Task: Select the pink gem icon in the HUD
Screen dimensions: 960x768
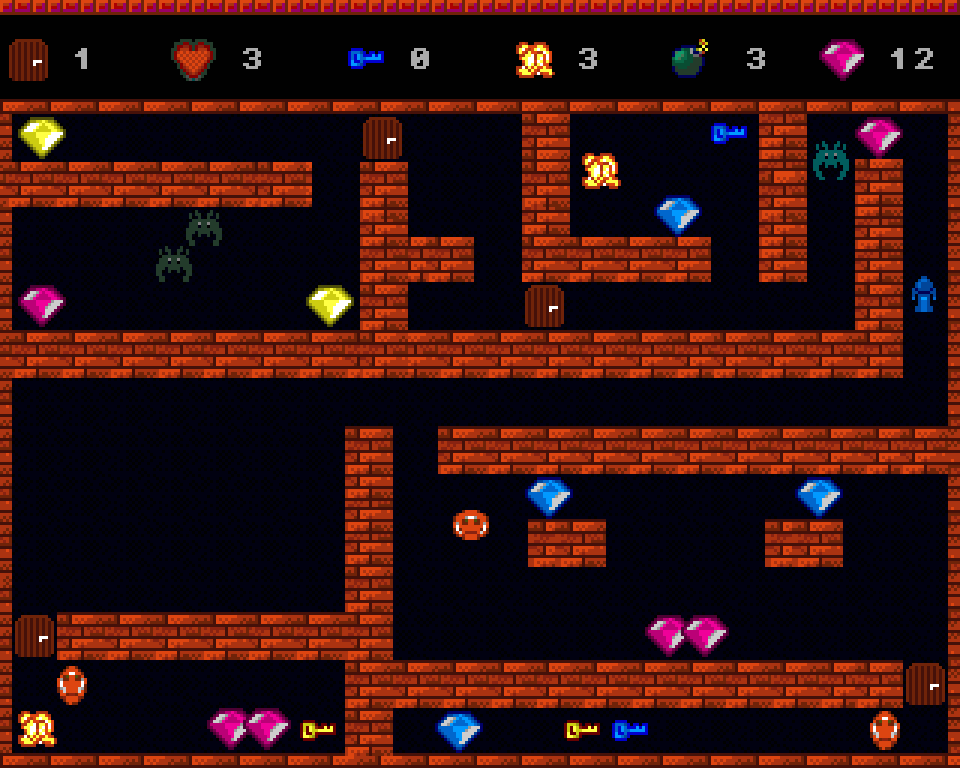Action: 842,60
